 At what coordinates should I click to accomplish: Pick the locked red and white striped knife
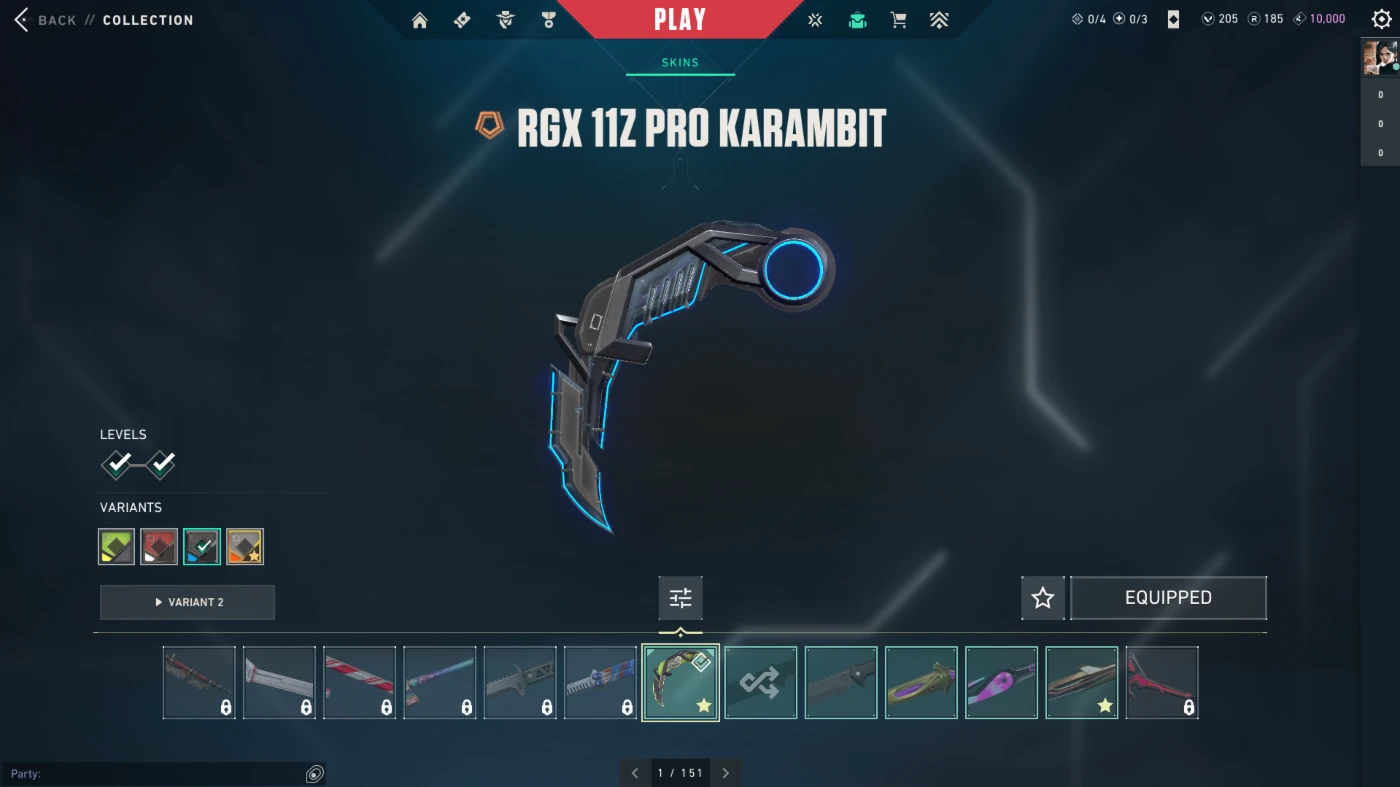click(x=359, y=682)
